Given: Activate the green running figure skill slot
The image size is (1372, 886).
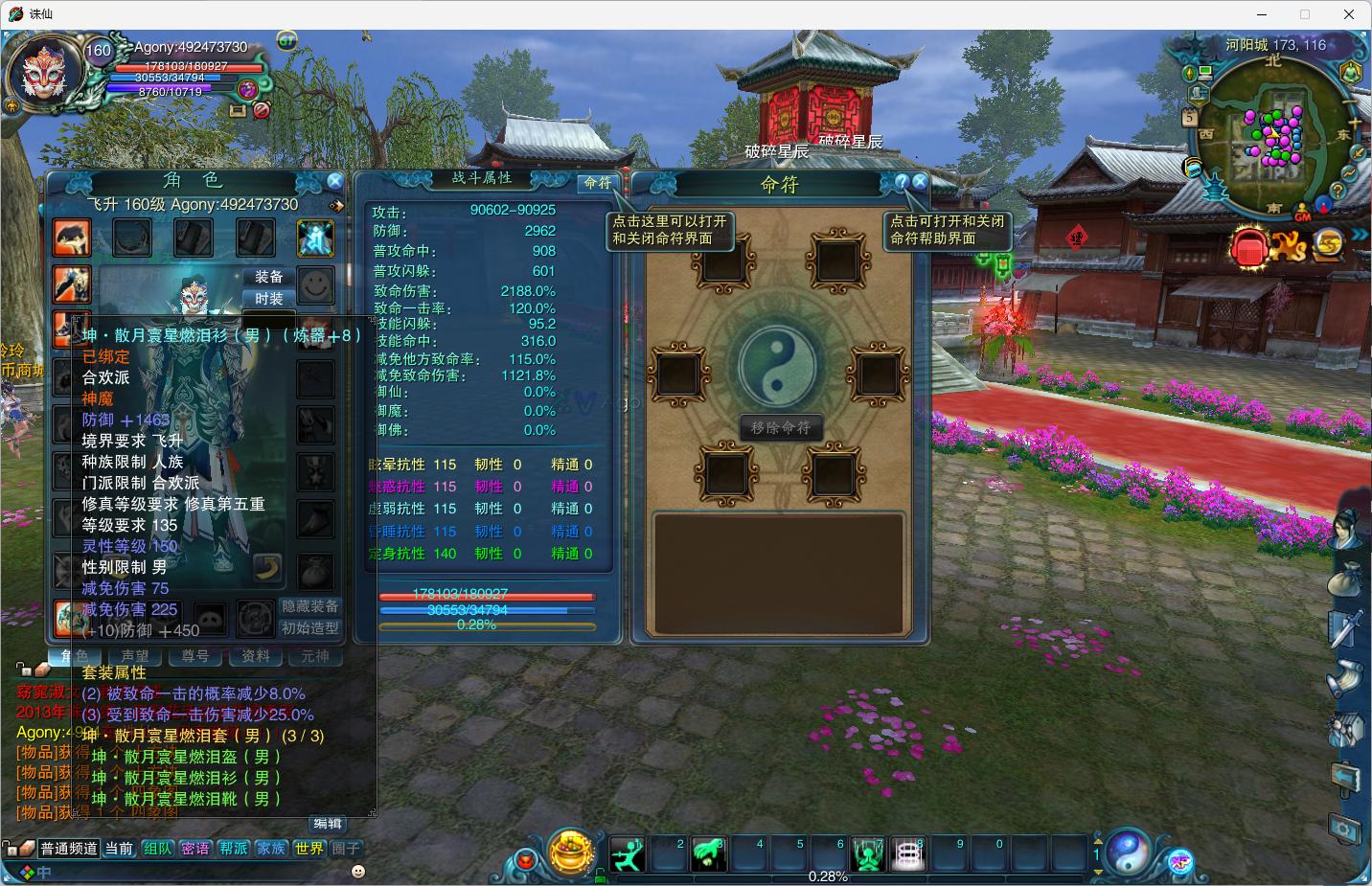Looking at the screenshot, I should point(628,852).
